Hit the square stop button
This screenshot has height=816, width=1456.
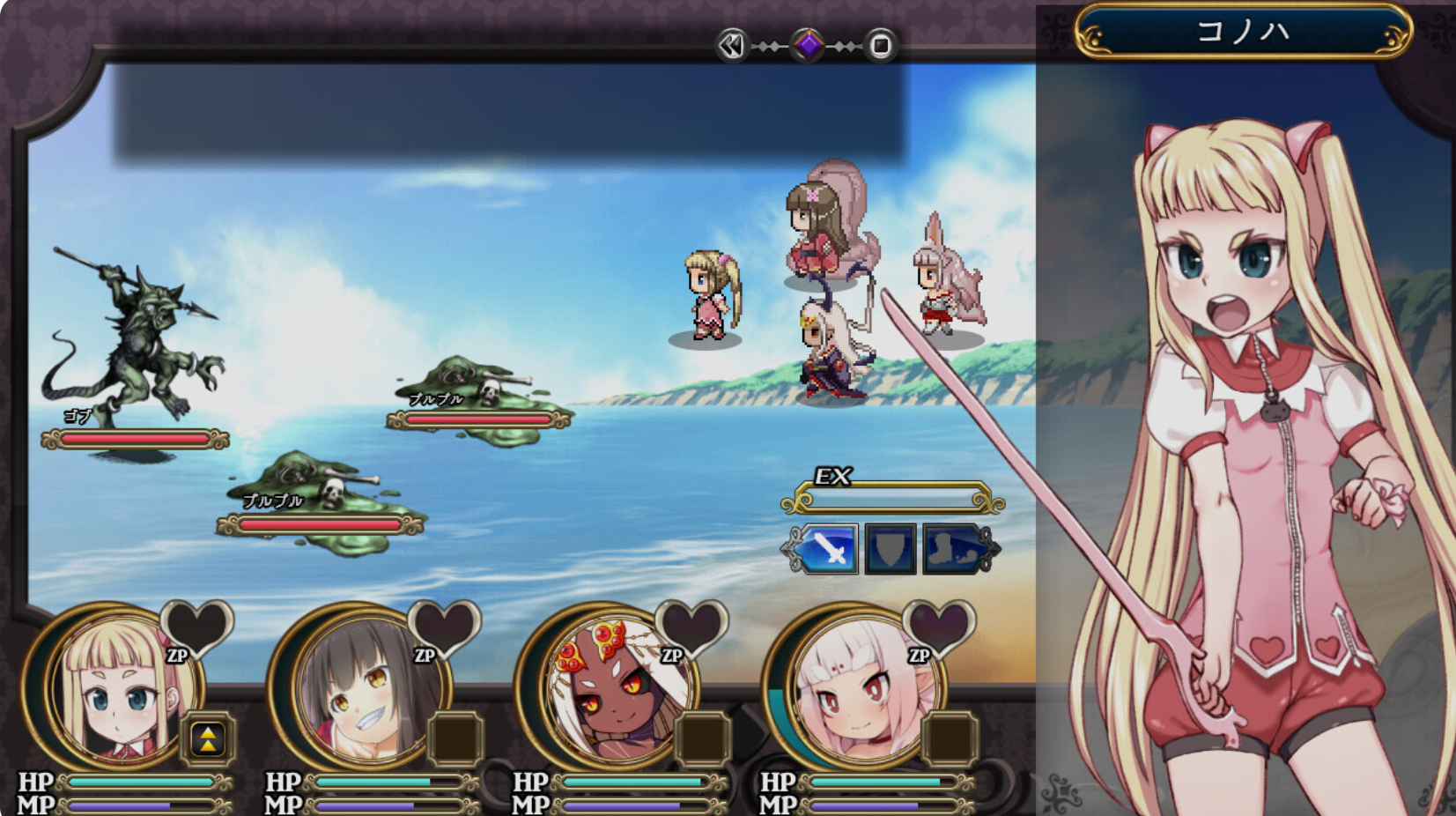880,45
